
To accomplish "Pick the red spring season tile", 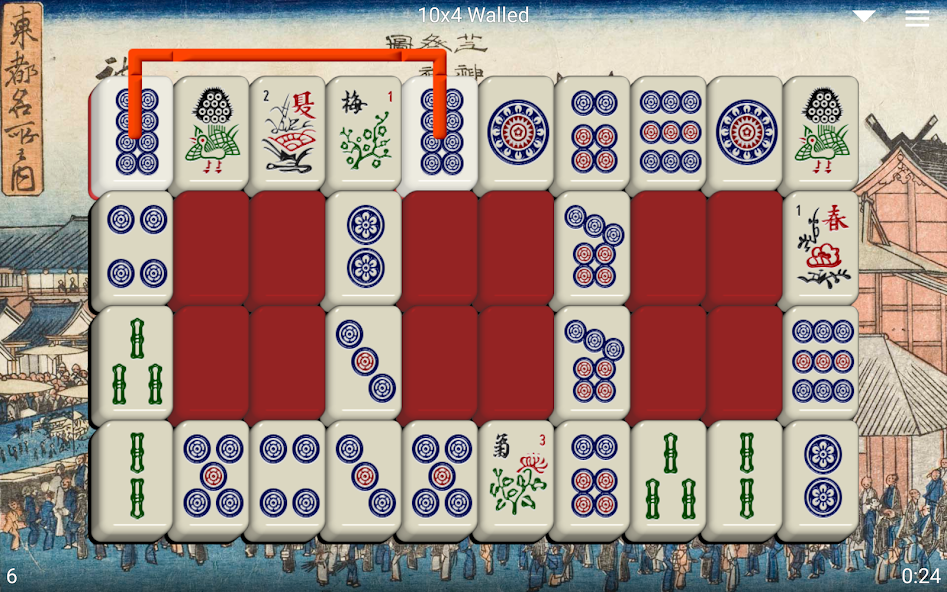I will coord(820,247).
